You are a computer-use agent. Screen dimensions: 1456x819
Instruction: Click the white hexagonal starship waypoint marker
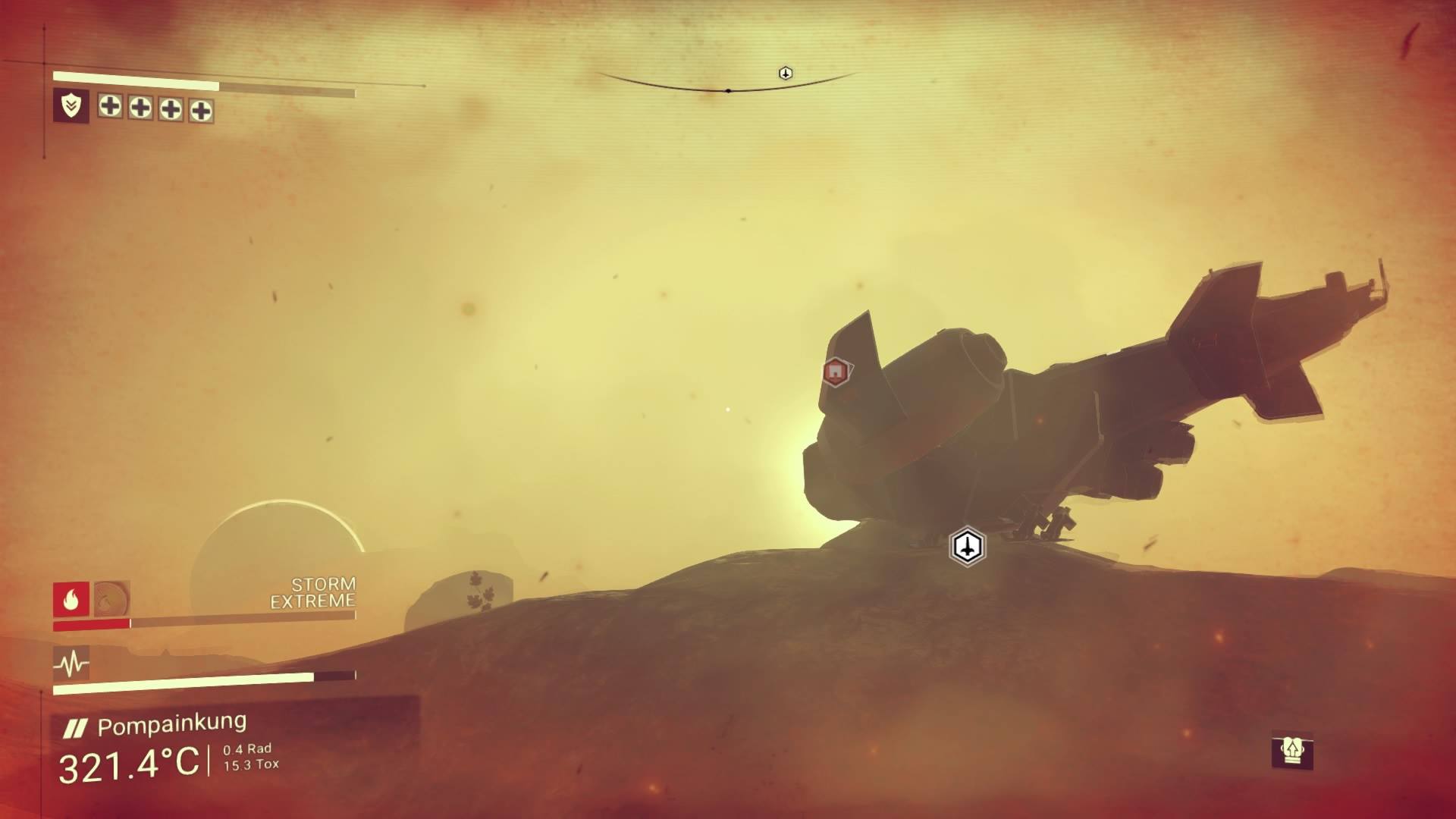(967, 546)
